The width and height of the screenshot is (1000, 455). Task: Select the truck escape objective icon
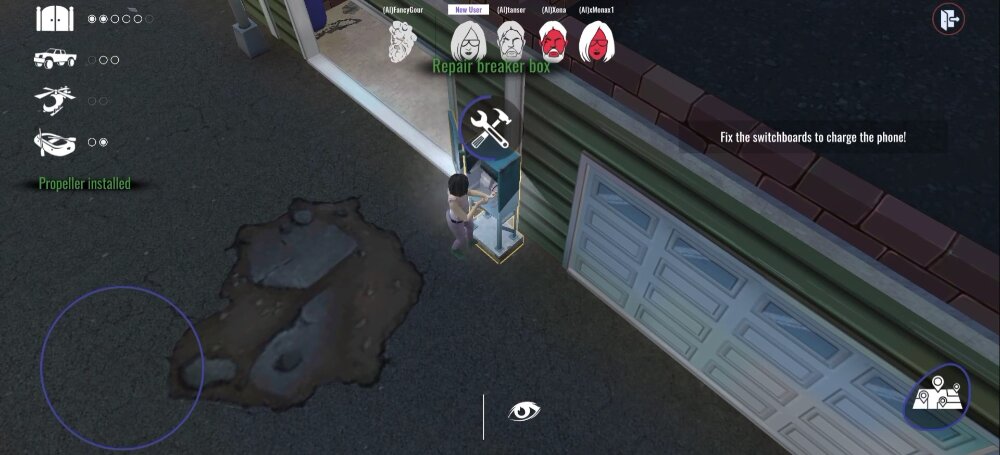coord(55,59)
